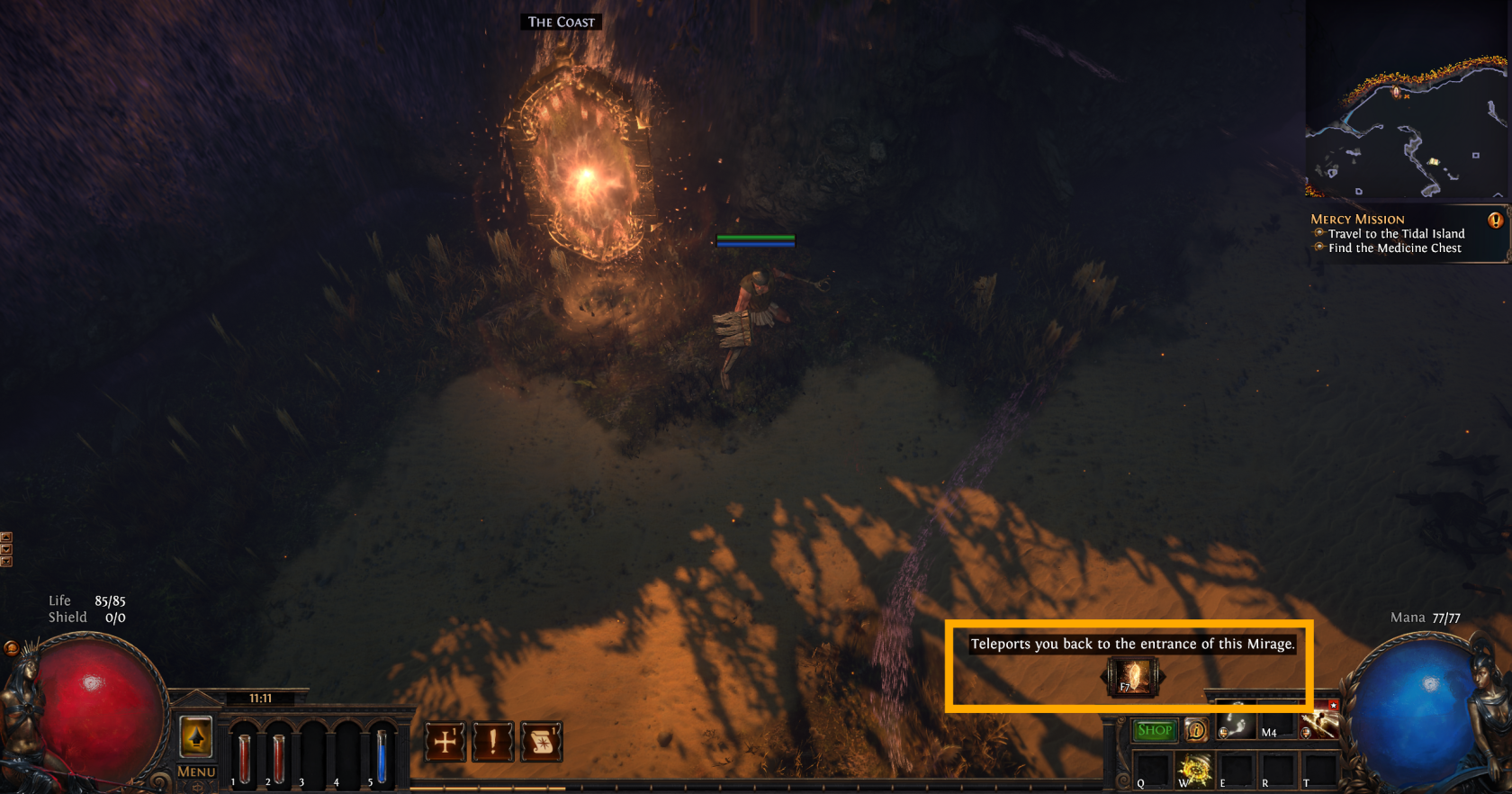Click the orange info speech-bubble icon

click(x=1195, y=730)
